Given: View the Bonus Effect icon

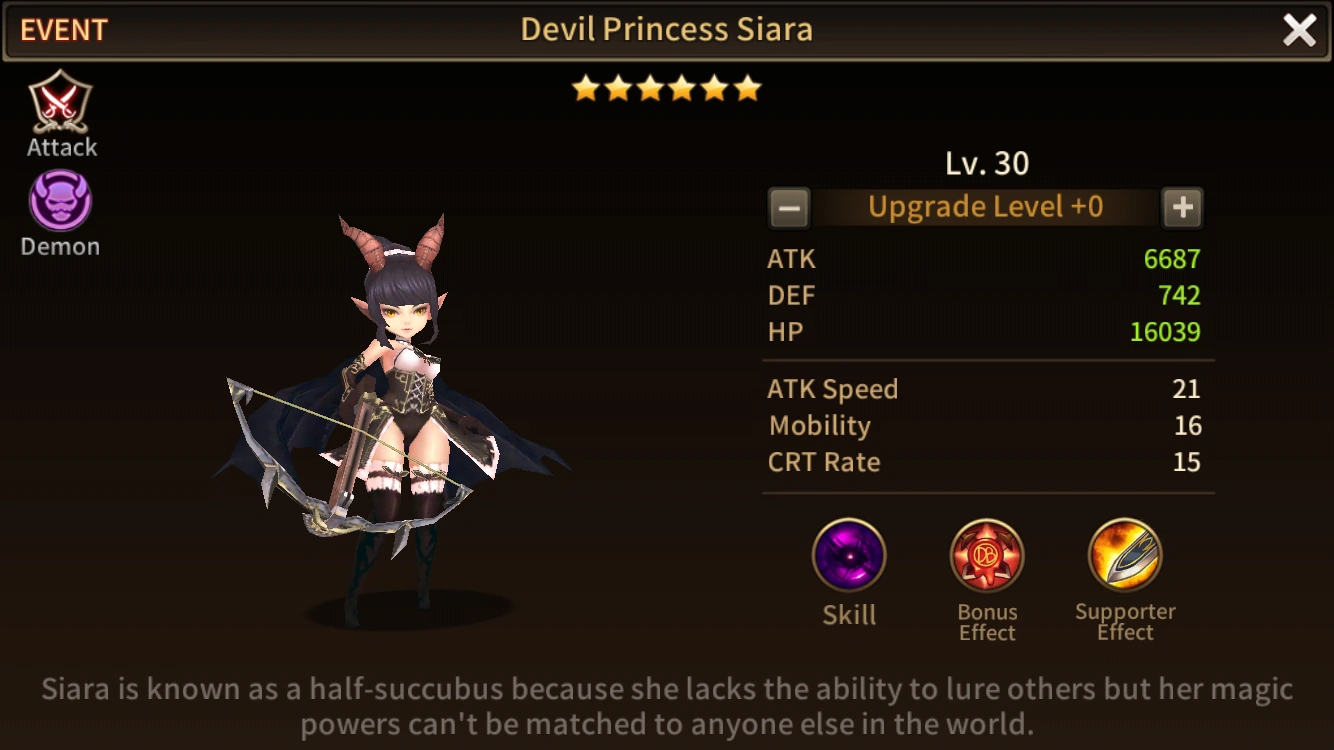Looking at the screenshot, I should (x=986, y=557).
